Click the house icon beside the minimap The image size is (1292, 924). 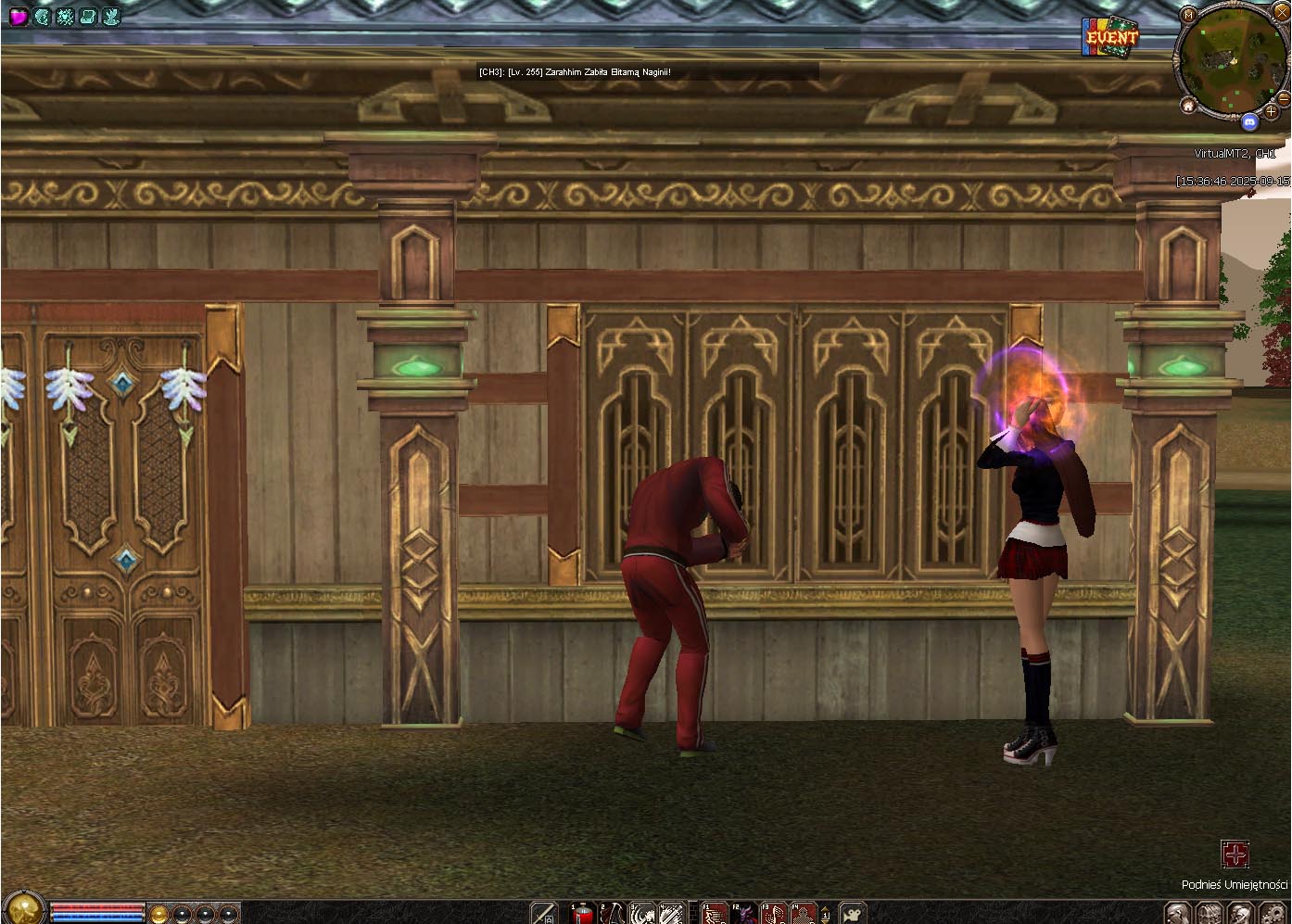point(1188,106)
